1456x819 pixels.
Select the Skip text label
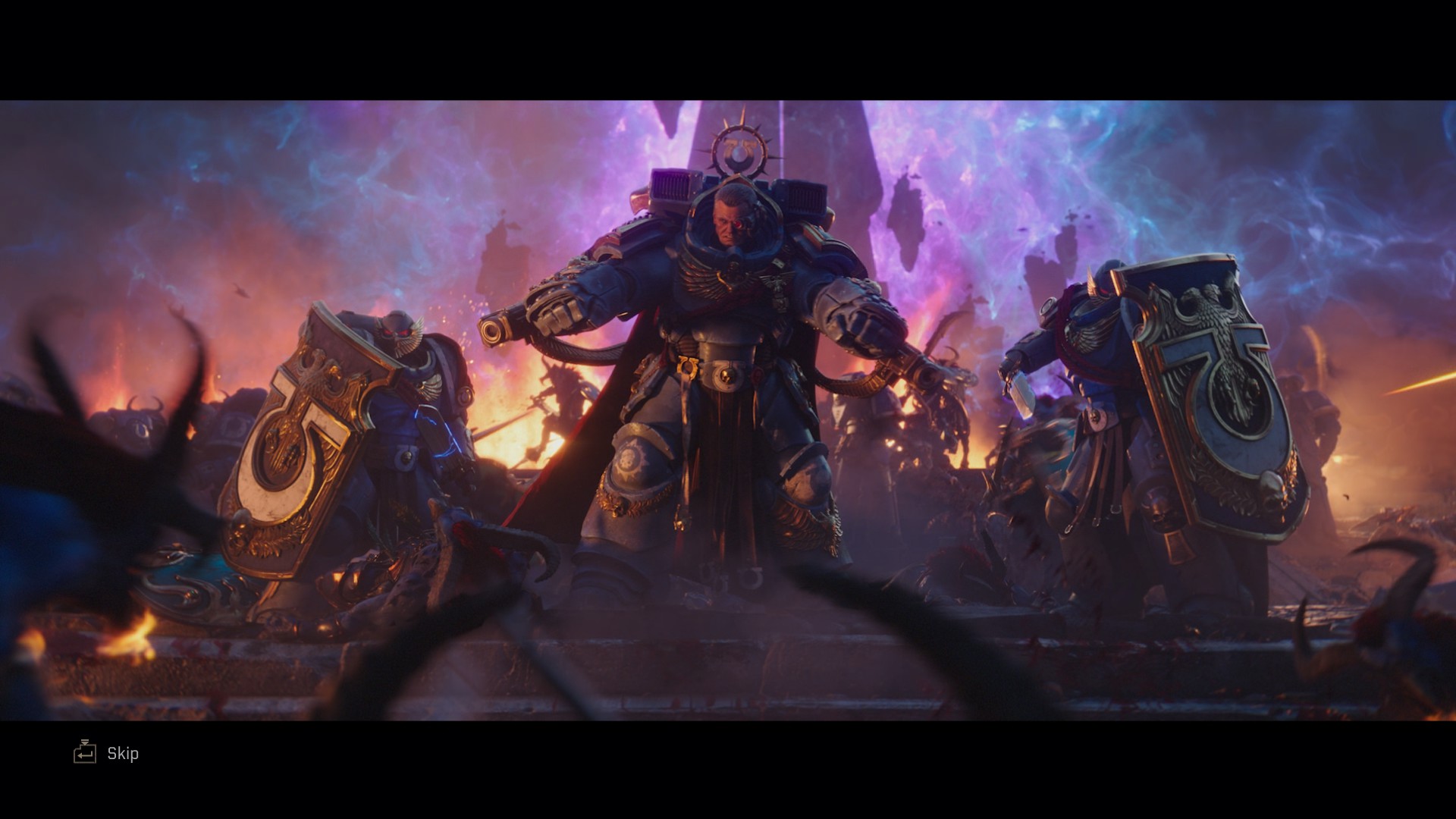124,754
